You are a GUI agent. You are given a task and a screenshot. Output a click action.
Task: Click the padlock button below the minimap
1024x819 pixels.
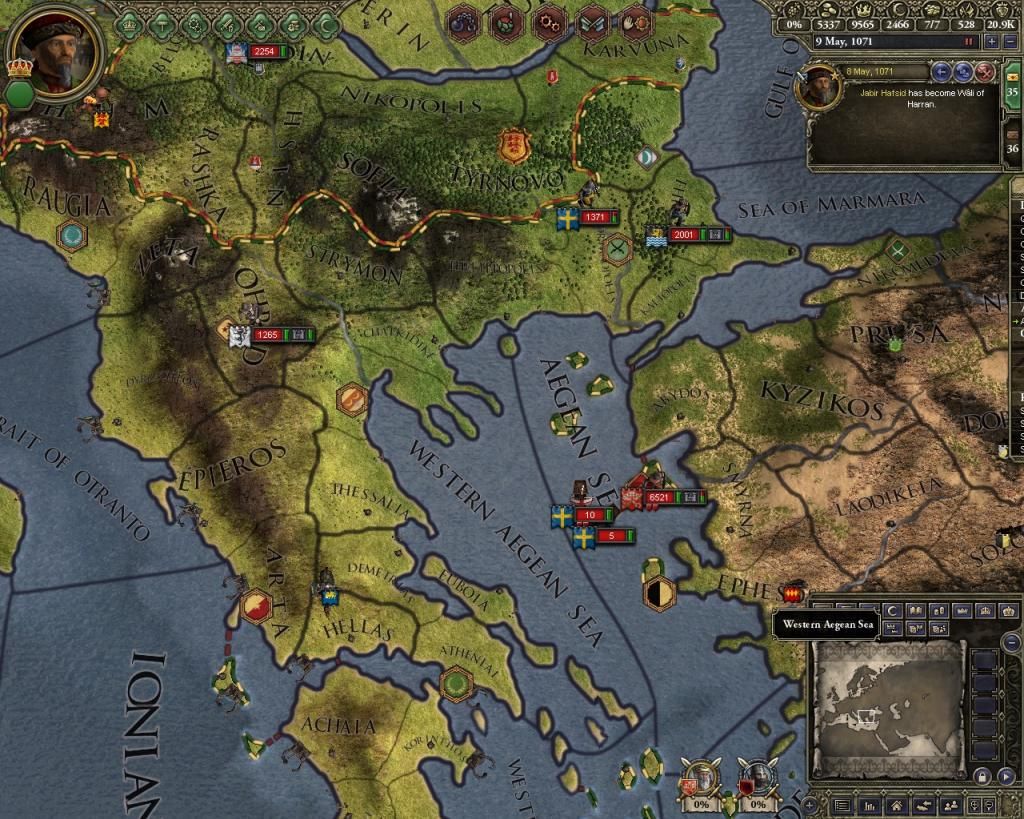click(981, 776)
